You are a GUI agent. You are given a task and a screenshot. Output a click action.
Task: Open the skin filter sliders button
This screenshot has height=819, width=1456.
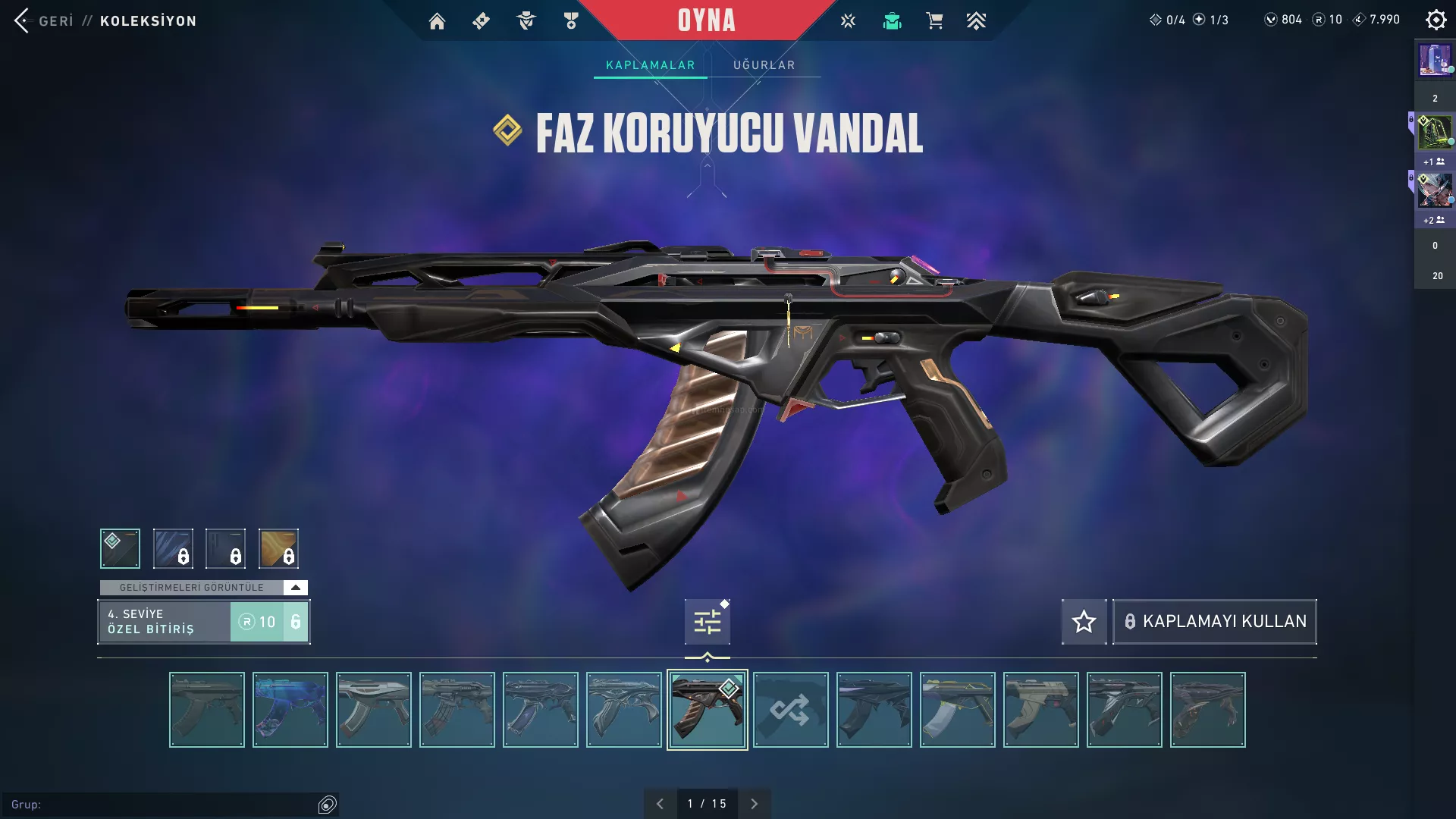coord(707,622)
